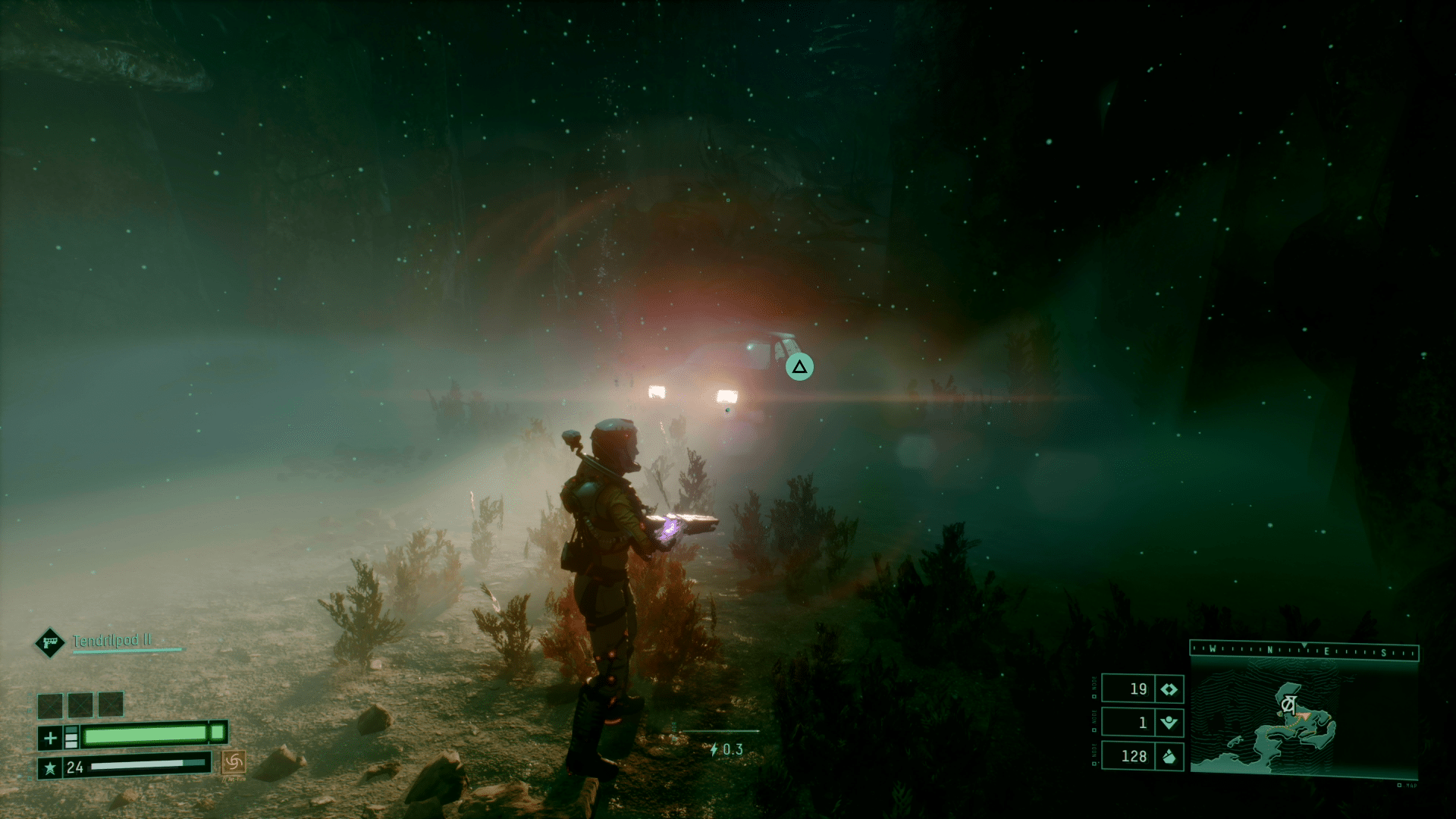The width and height of the screenshot is (1456, 819).
Task: Click the ship glyph marker on the minimap
Action: pyautogui.click(x=1287, y=704)
